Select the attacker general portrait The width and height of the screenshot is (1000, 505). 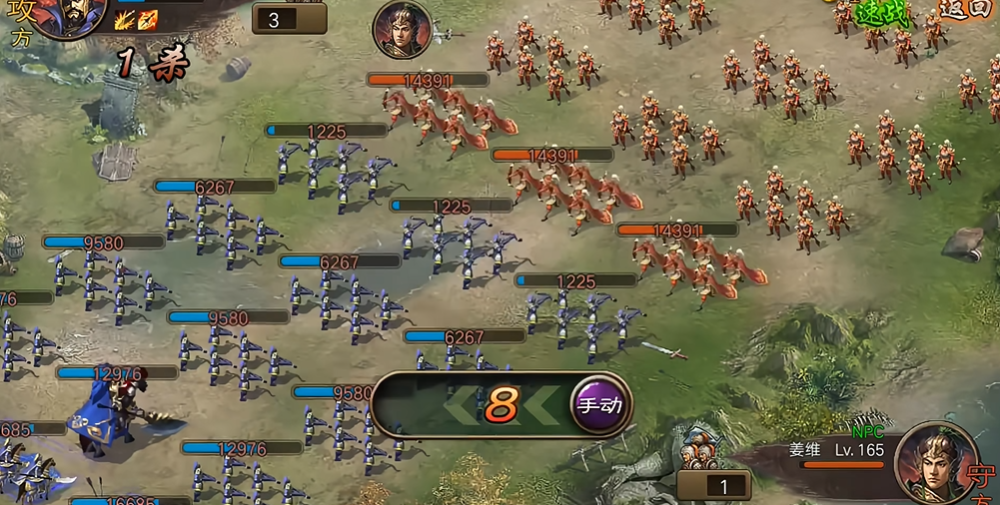[x=70, y=15]
